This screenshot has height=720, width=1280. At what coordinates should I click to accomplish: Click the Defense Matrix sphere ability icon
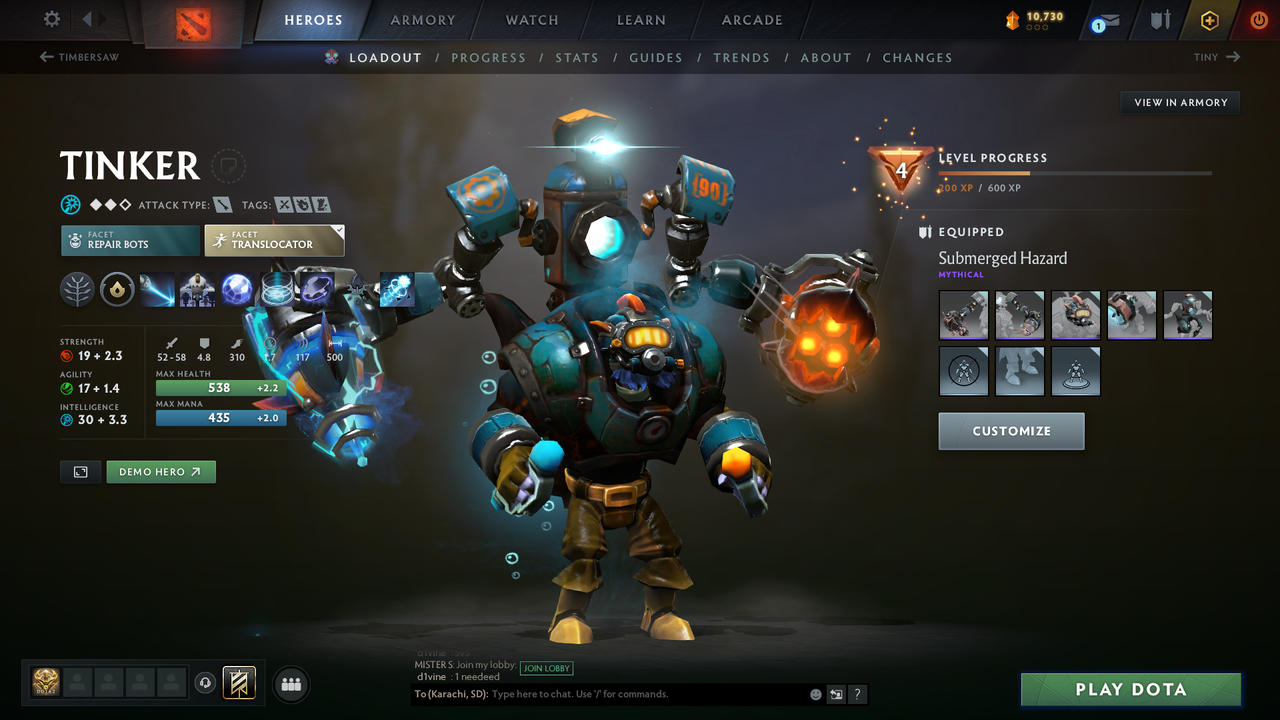click(x=237, y=289)
